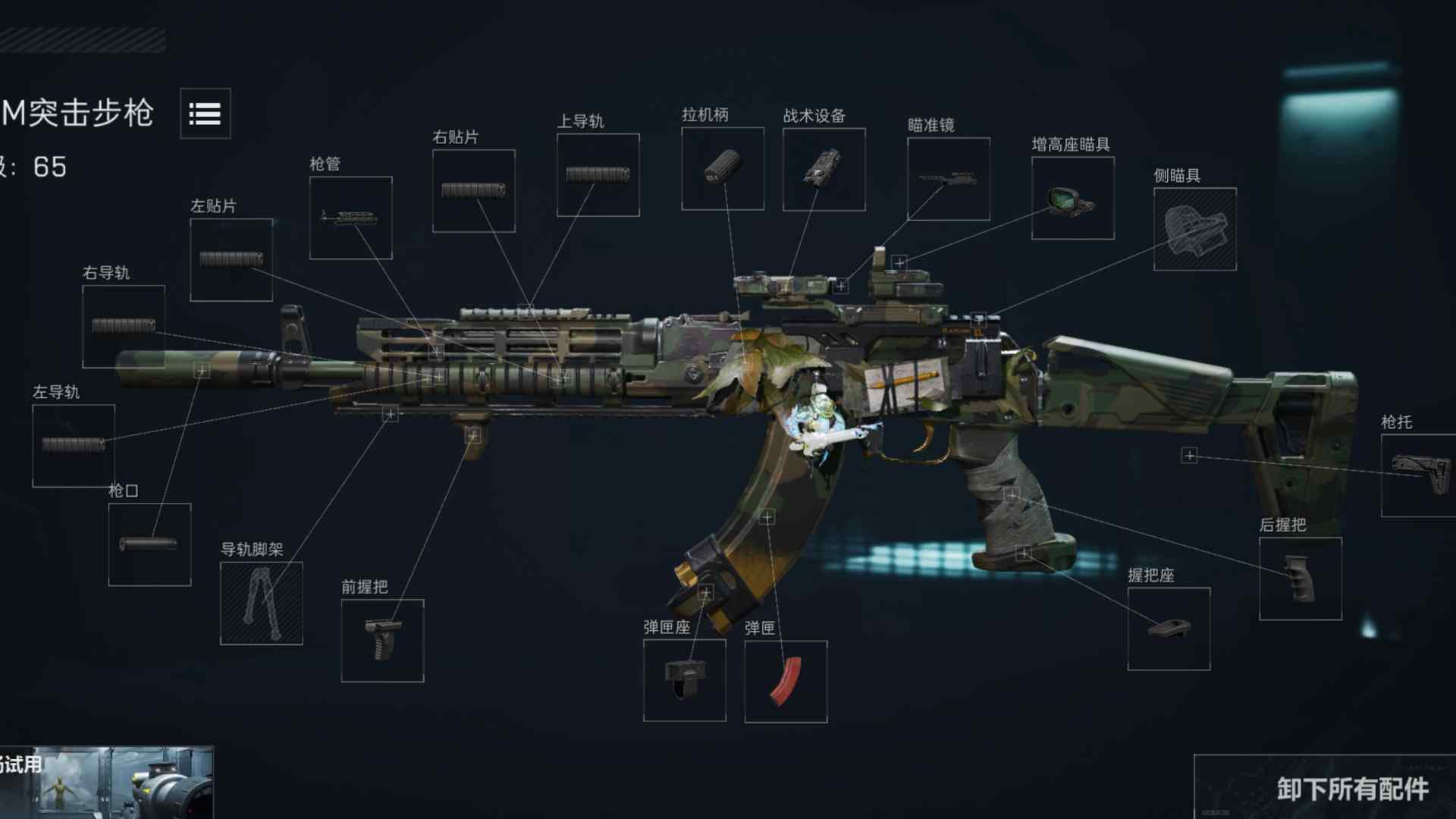Open the 枪管 barrel attachment slot
The height and width of the screenshot is (819, 1456).
(350, 218)
